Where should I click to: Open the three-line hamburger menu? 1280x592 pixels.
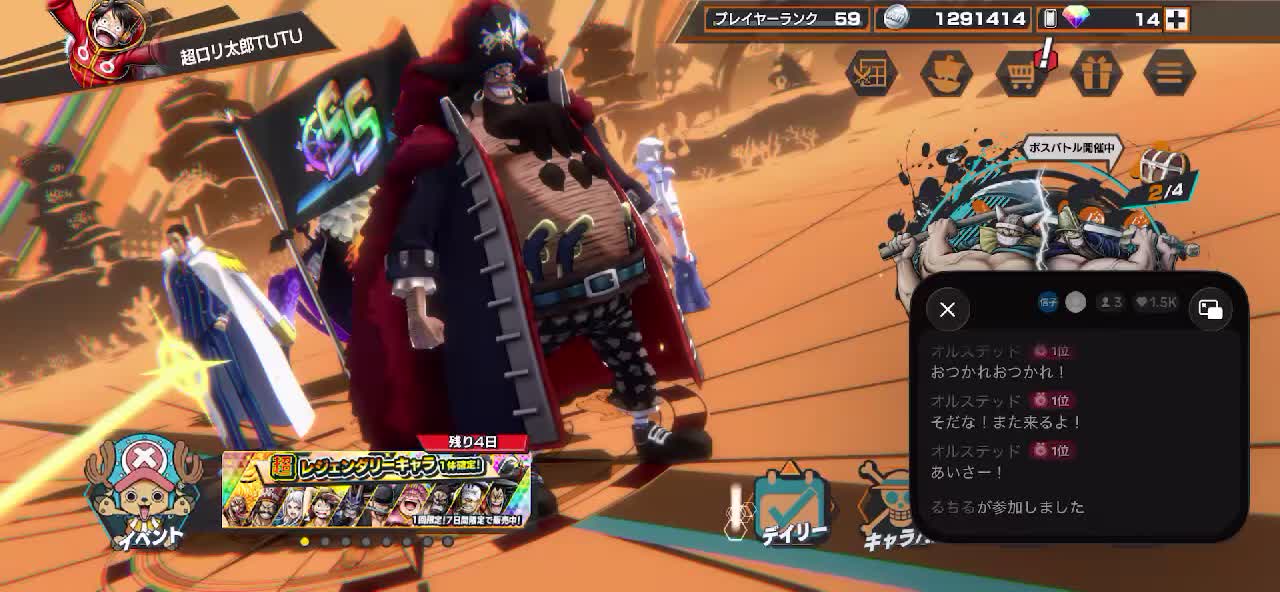tap(1169, 73)
